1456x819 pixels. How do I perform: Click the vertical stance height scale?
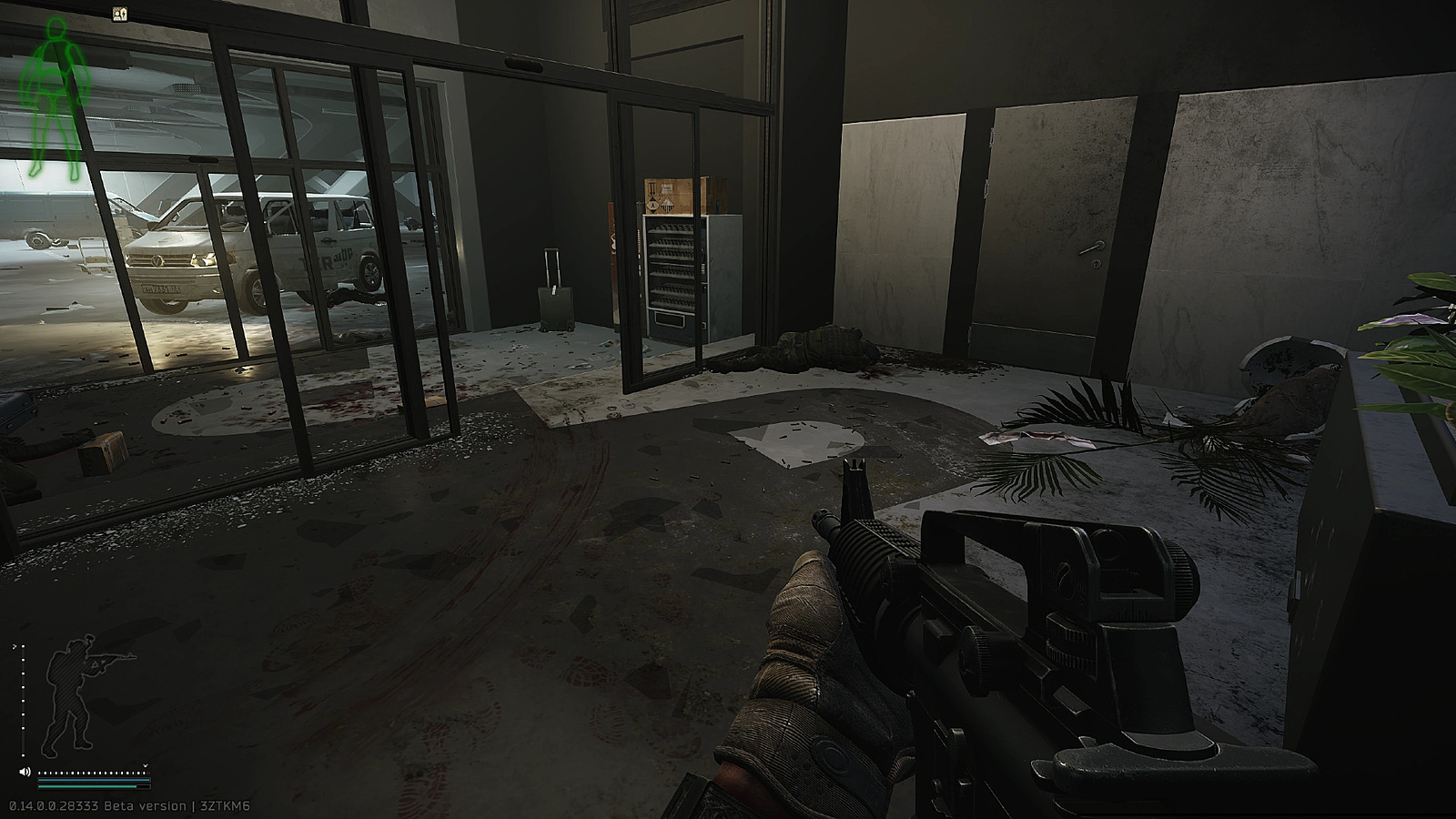(x=23, y=701)
